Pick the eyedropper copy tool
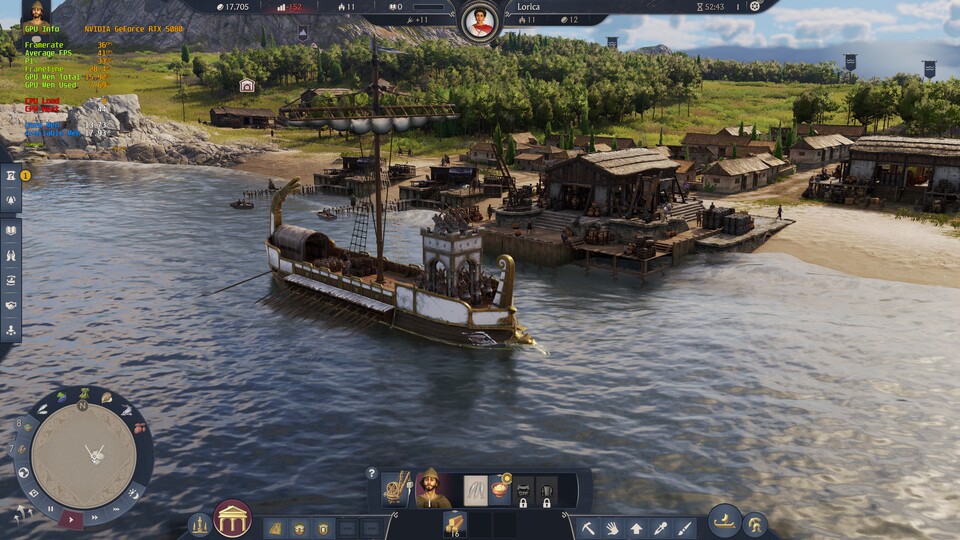Viewport: 960px width, 540px height. 660,527
